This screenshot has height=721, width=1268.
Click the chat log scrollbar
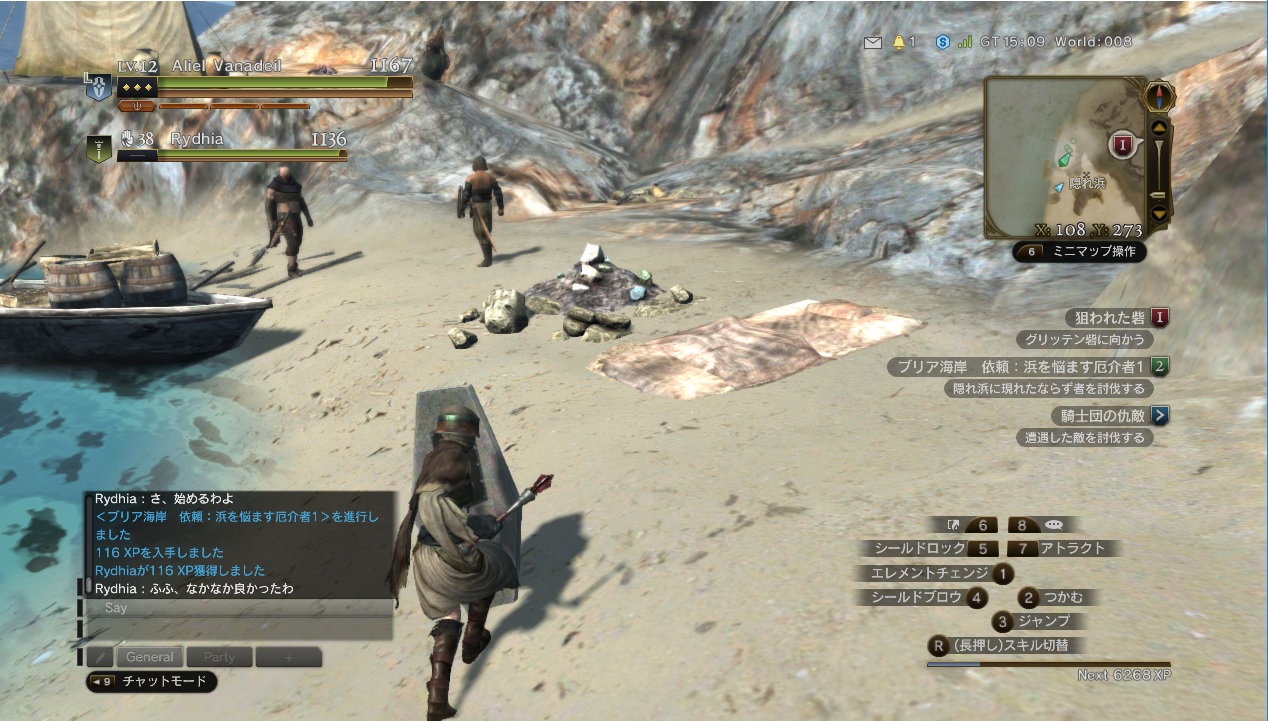pos(88,585)
